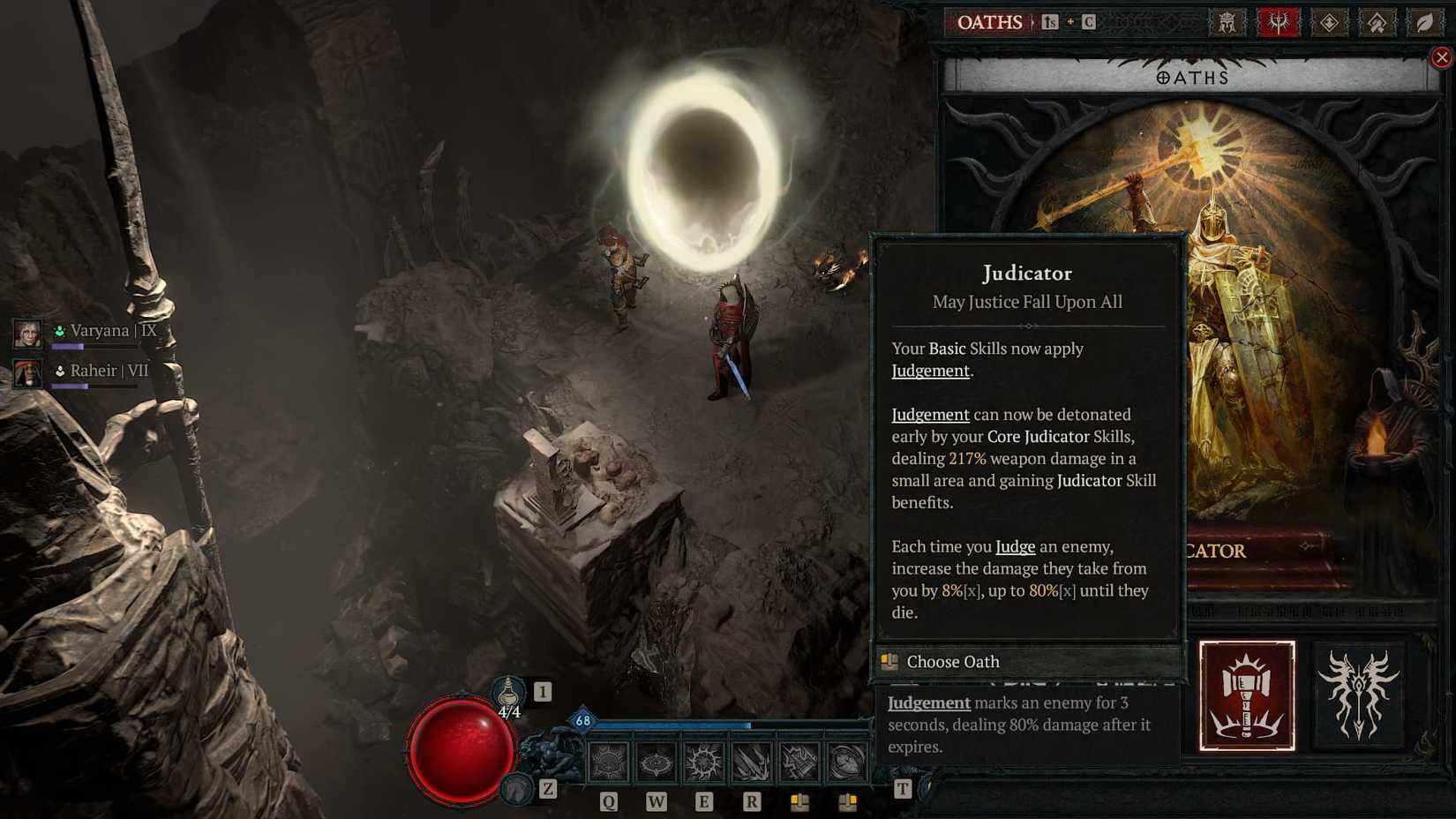Click the spiked wheel skill on the E slot
Screen dimensions: 1456x819
(x=703, y=761)
